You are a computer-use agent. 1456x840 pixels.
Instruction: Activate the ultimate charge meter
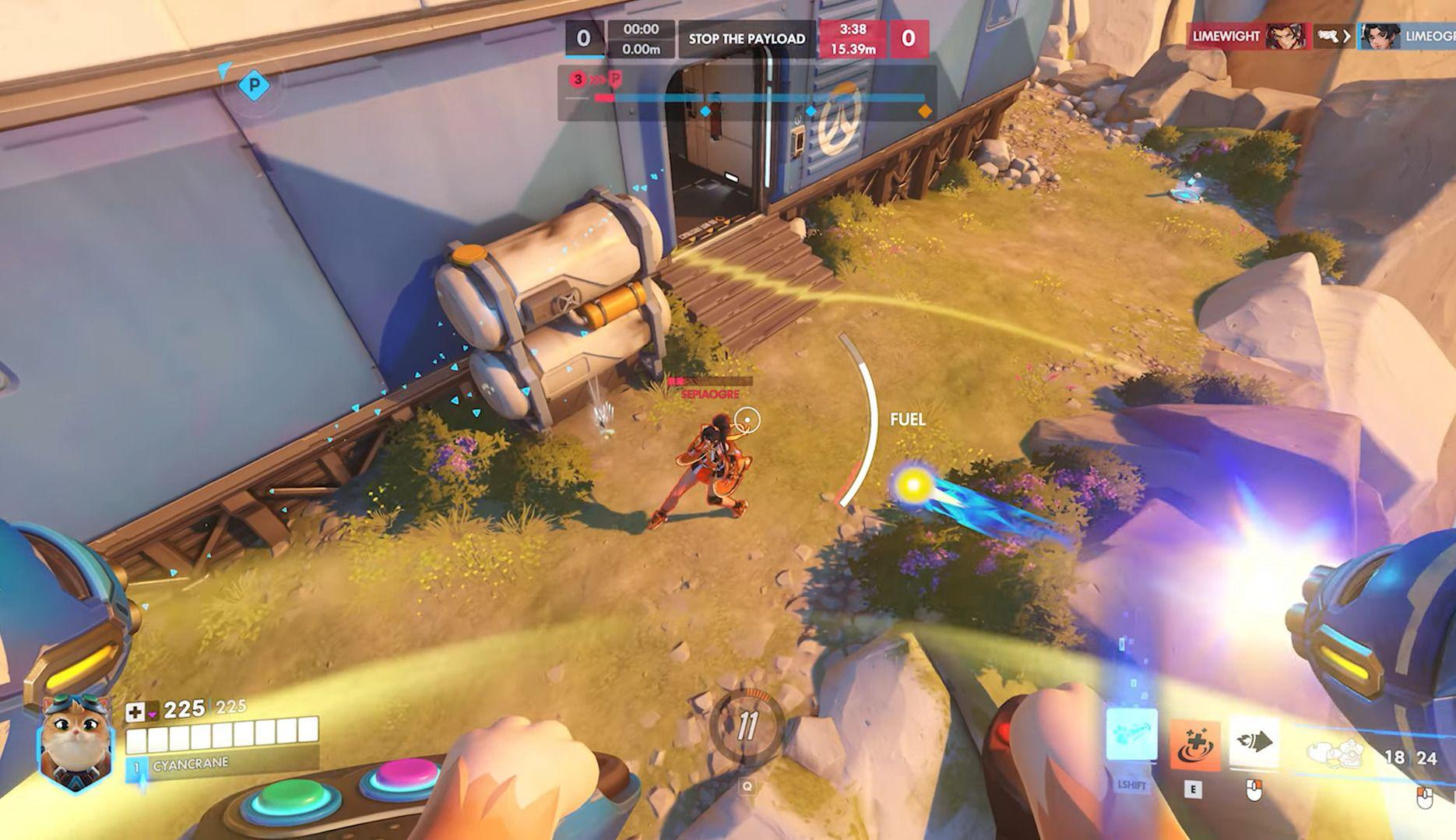point(747,726)
